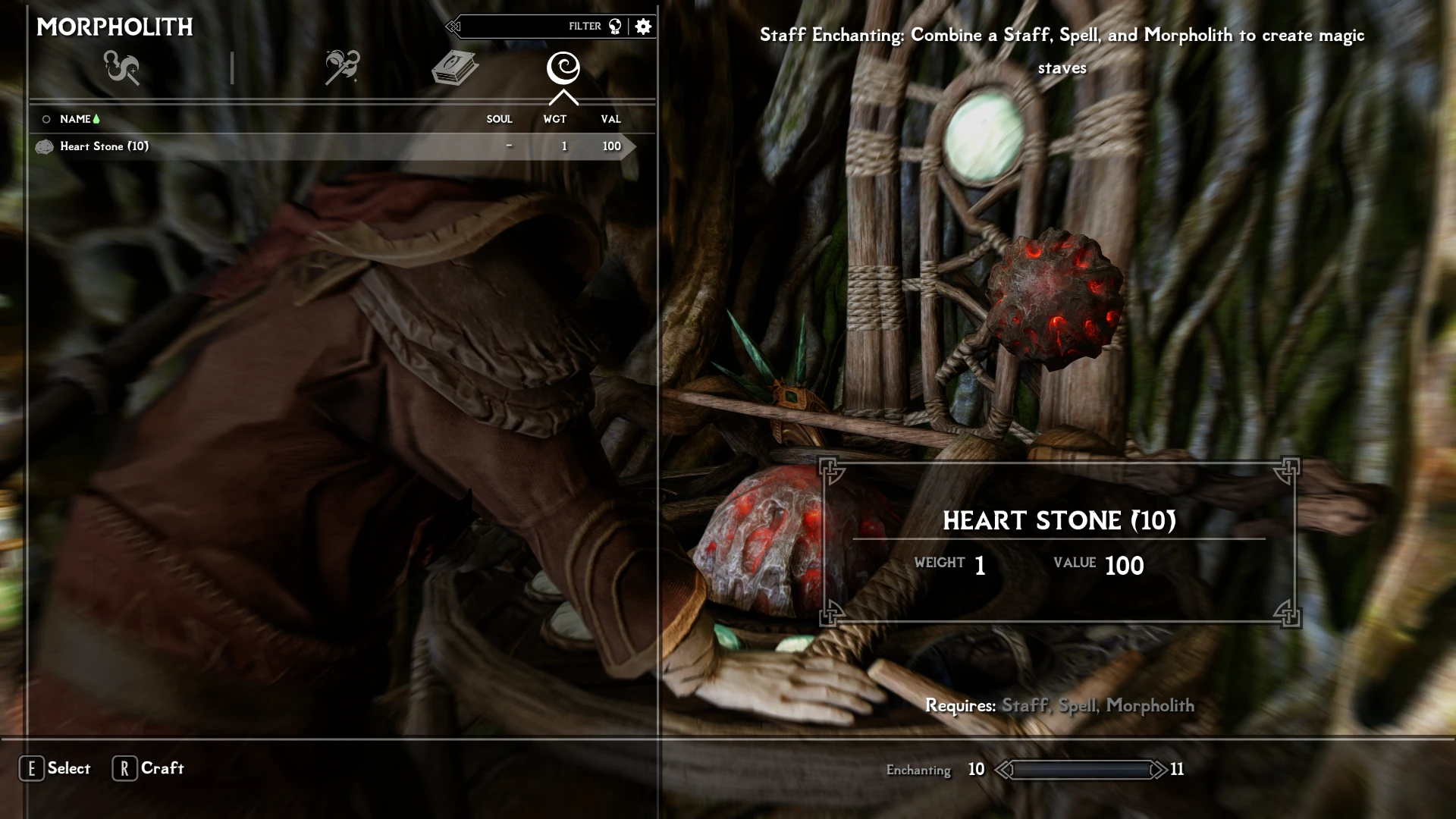
Task: Sort the list by Name column
Action: click(x=75, y=119)
